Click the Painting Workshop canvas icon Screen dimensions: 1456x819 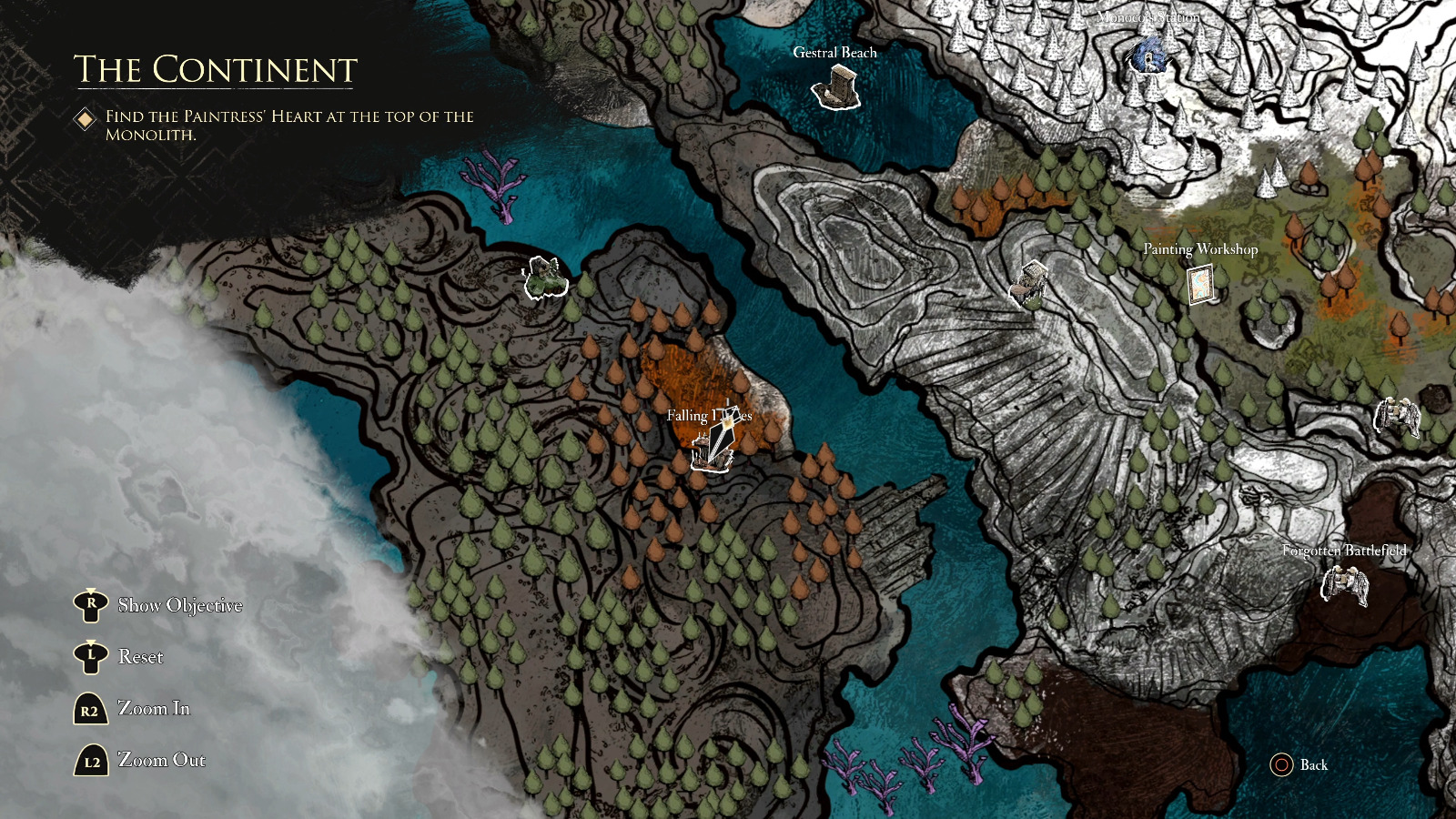(1200, 283)
